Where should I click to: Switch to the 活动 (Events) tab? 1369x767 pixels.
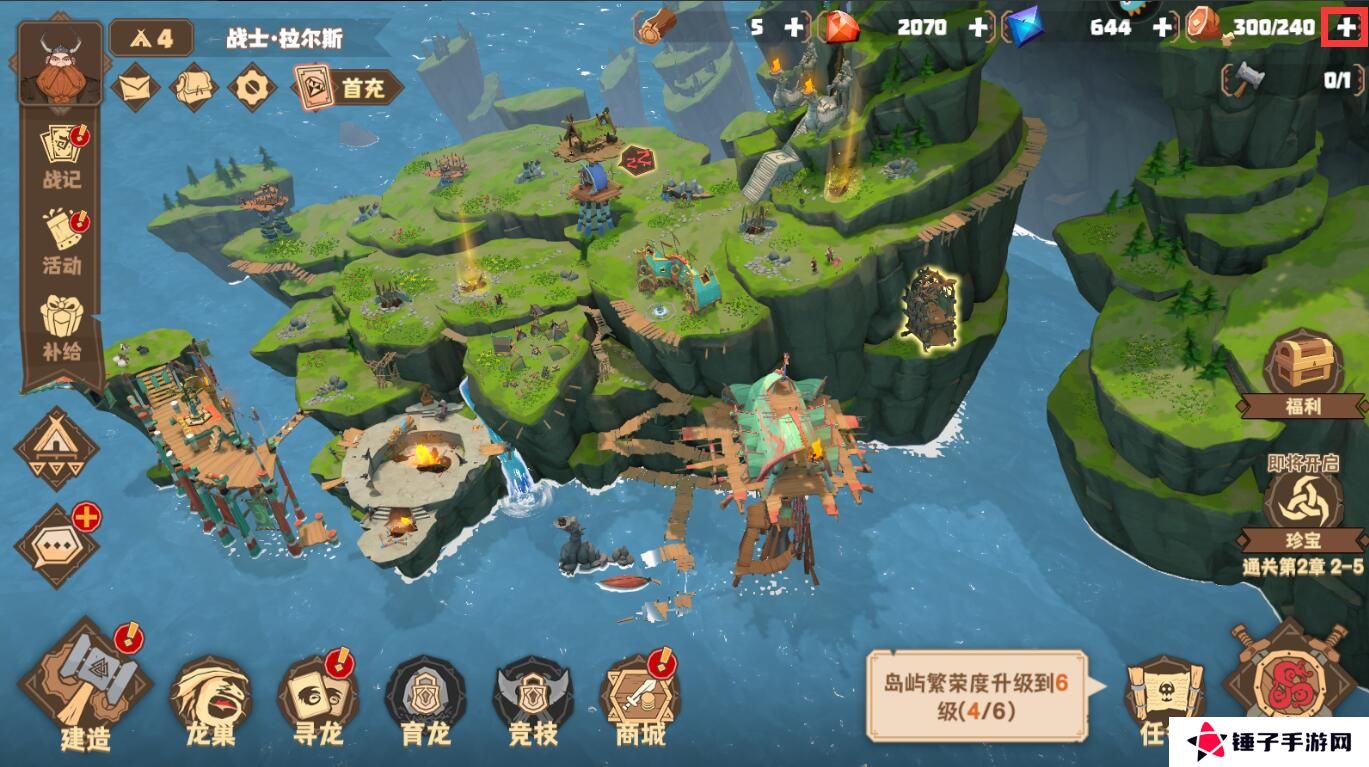pyautogui.click(x=60, y=240)
